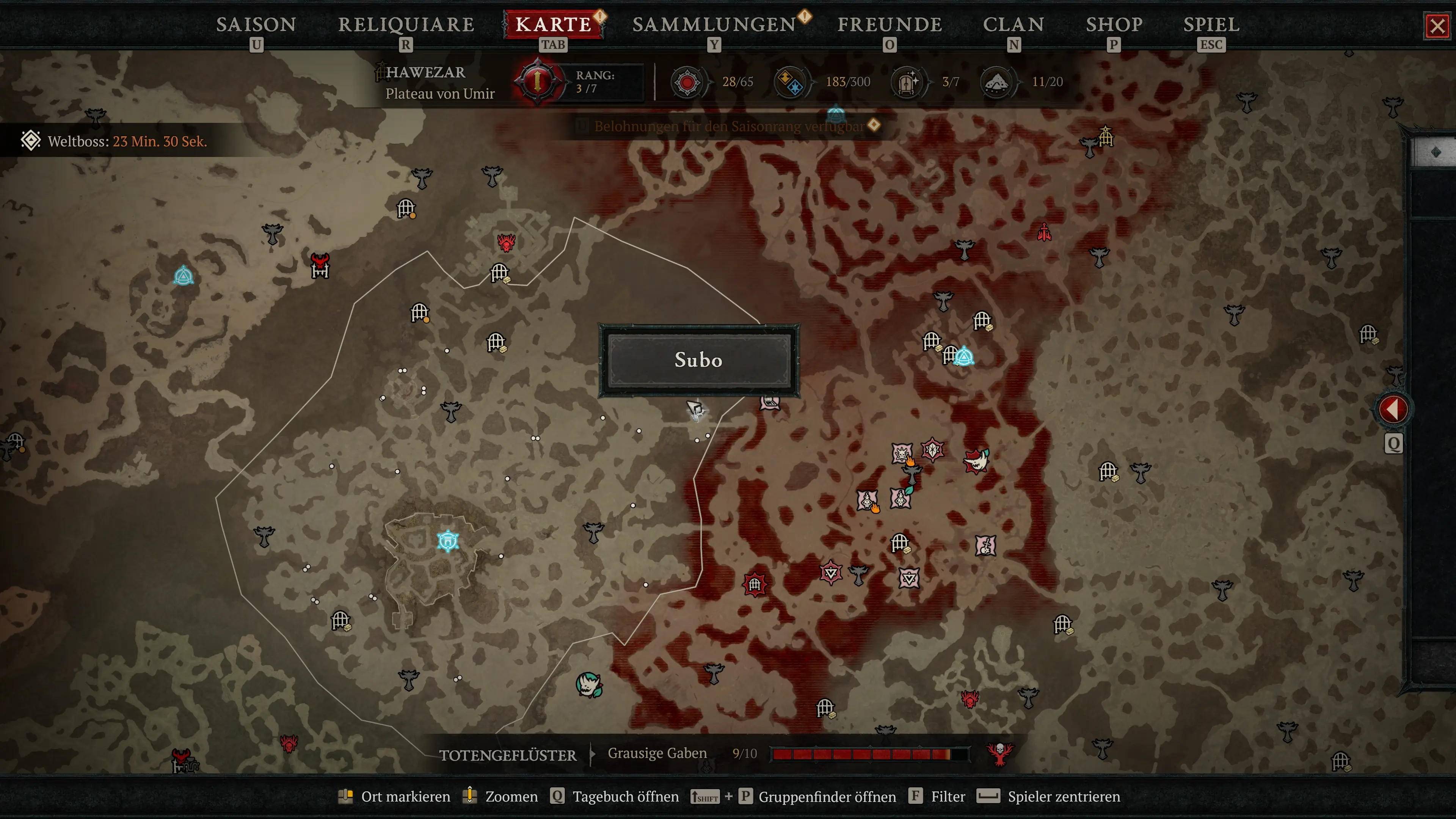Viewport: 1456px width, 819px height.
Task: Show the Freunde tab
Action: tap(889, 25)
